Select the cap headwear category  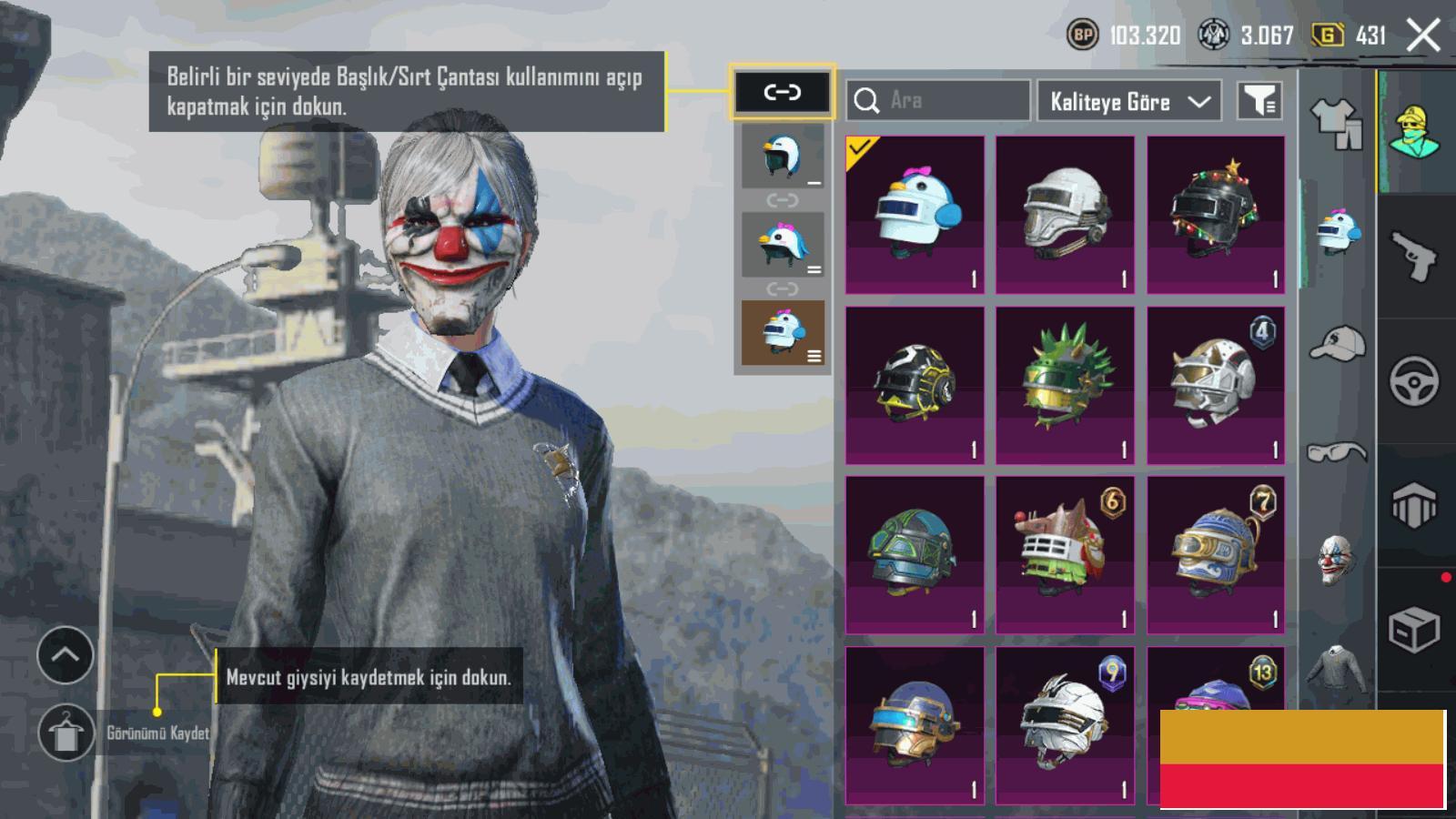click(1336, 344)
